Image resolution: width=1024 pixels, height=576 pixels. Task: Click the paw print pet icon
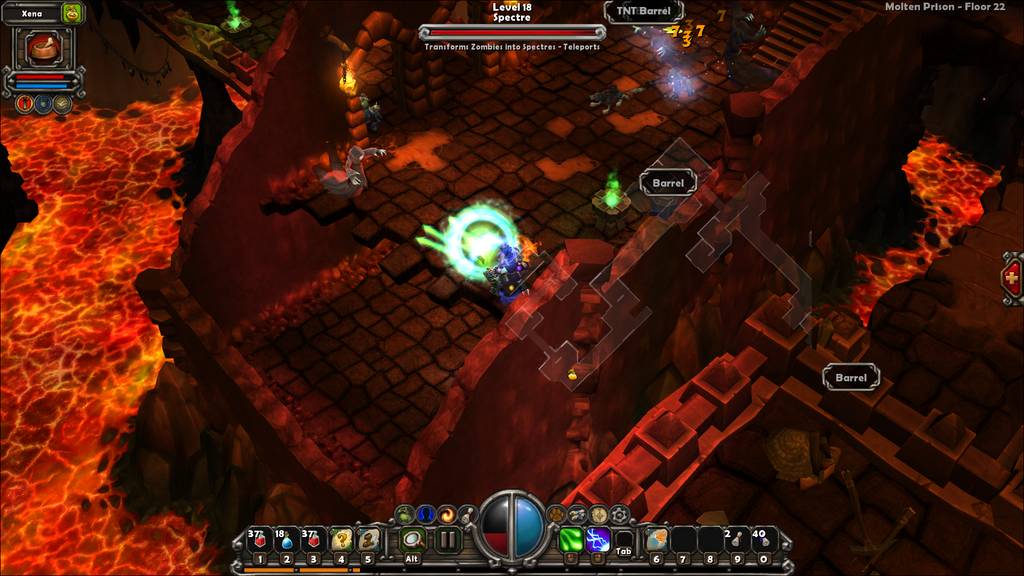pos(556,514)
